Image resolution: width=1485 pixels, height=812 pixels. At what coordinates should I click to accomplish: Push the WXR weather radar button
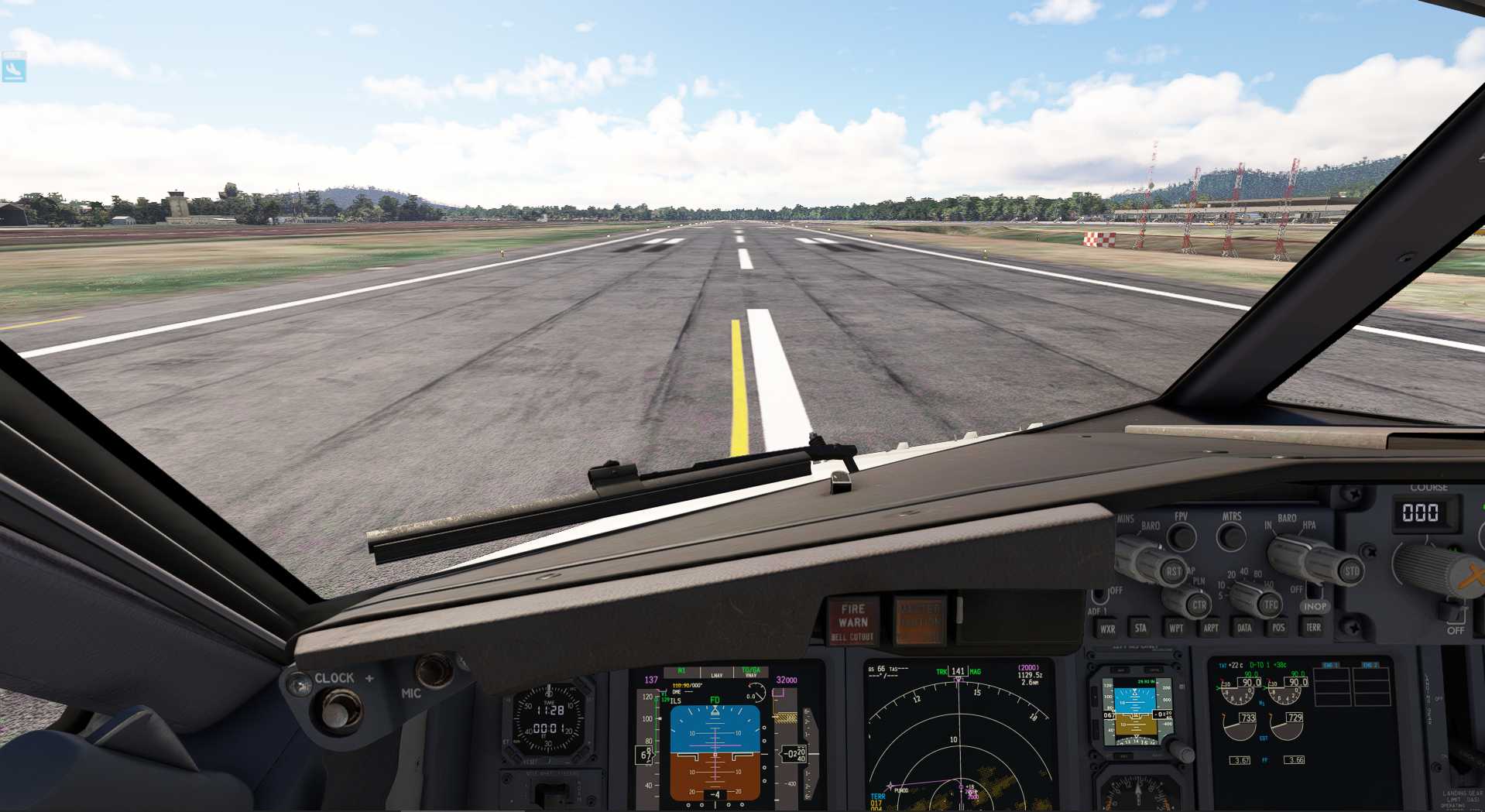coord(1107,629)
